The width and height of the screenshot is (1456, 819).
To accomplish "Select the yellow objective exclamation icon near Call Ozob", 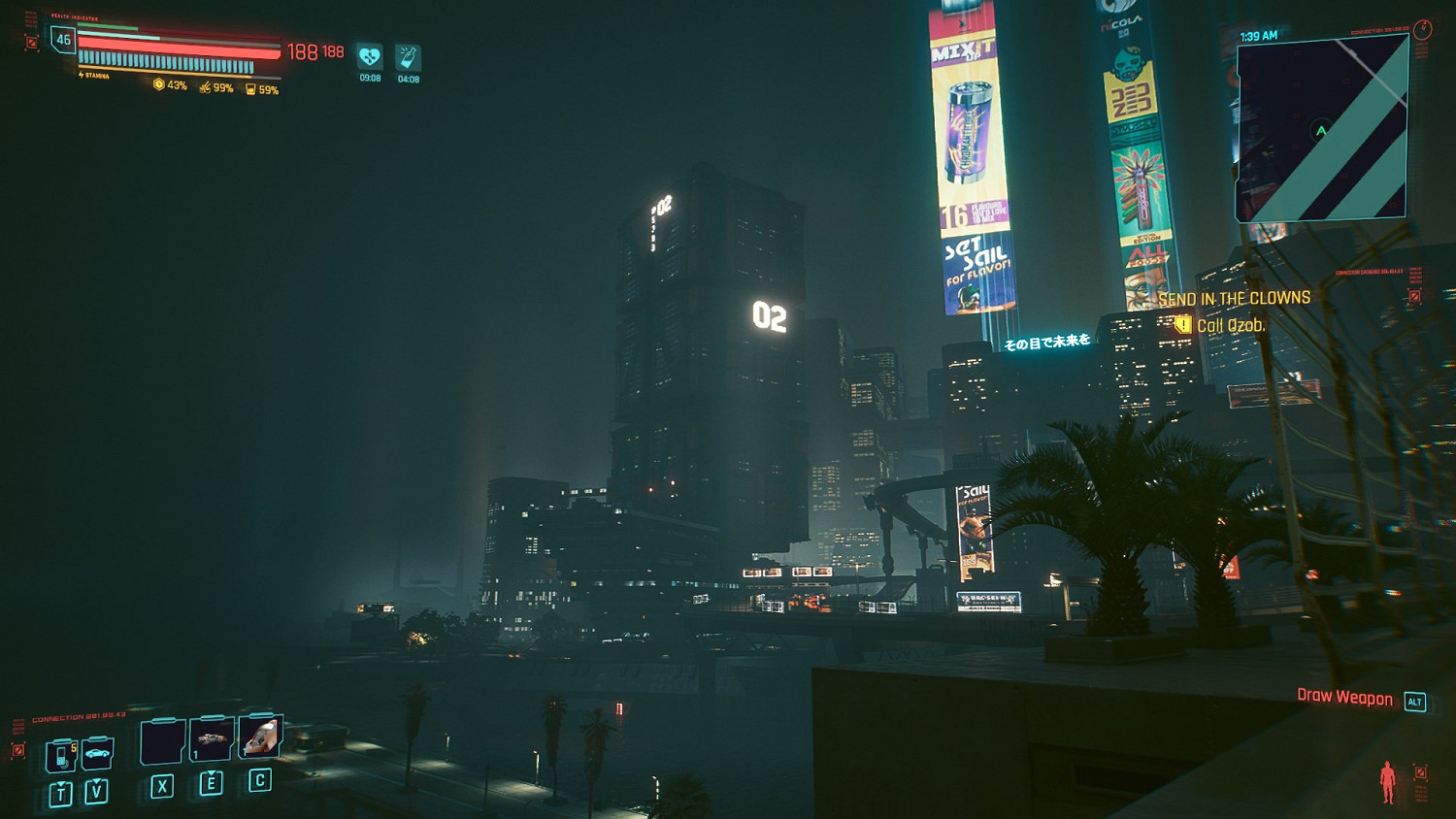I will coord(1182,327).
